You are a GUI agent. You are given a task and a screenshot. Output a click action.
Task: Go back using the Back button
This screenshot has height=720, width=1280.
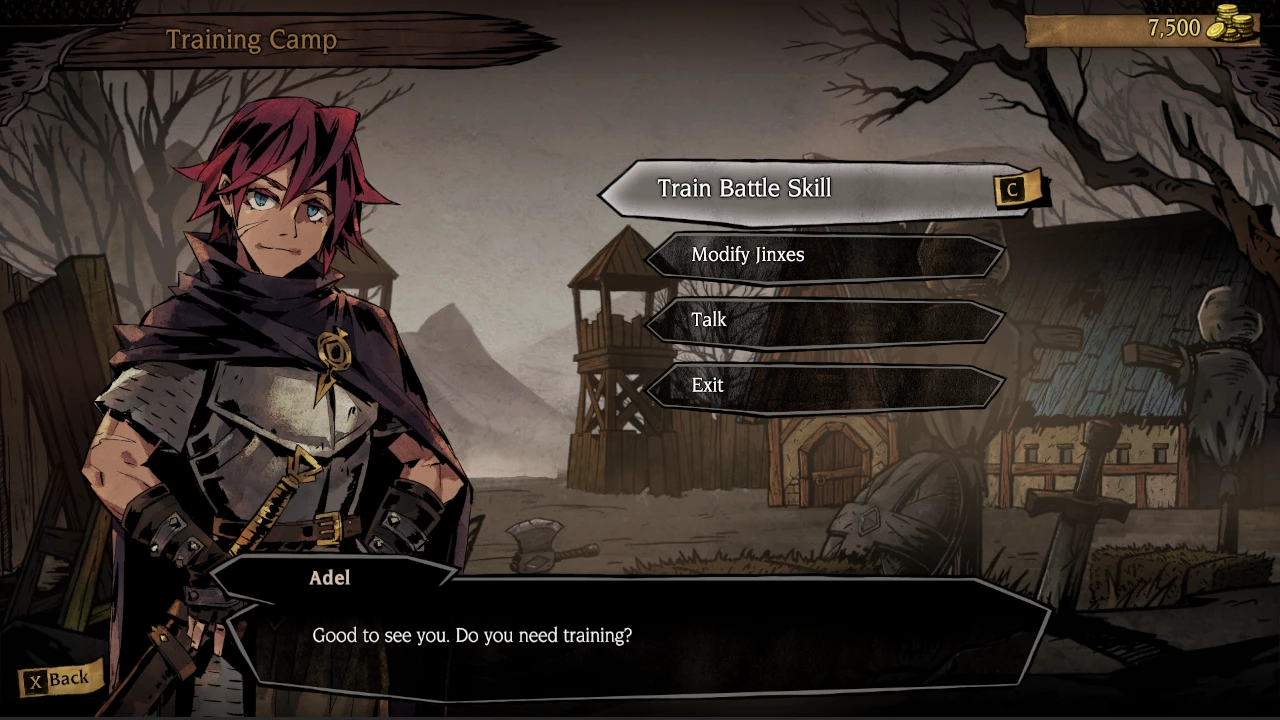click(59, 680)
